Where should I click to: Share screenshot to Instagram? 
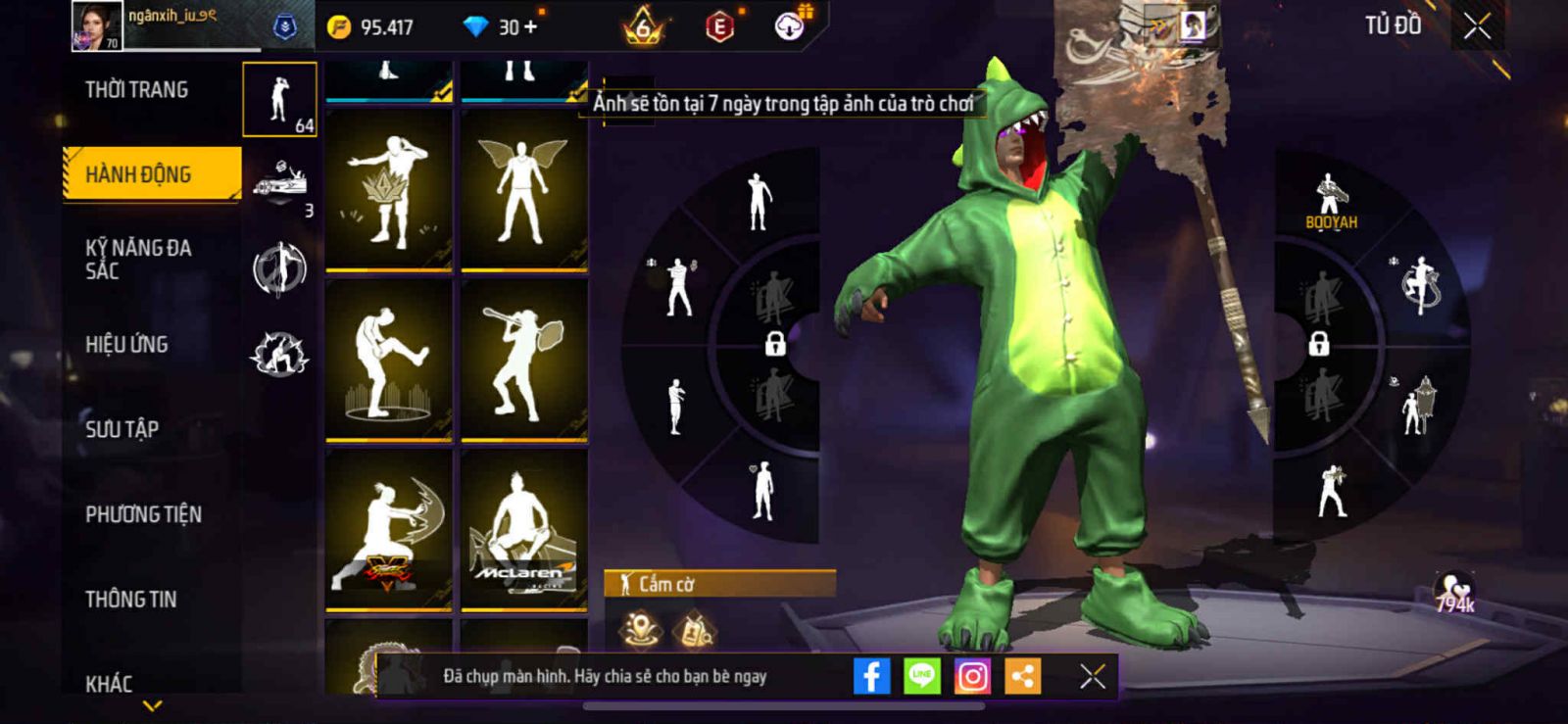pyautogui.click(x=972, y=676)
